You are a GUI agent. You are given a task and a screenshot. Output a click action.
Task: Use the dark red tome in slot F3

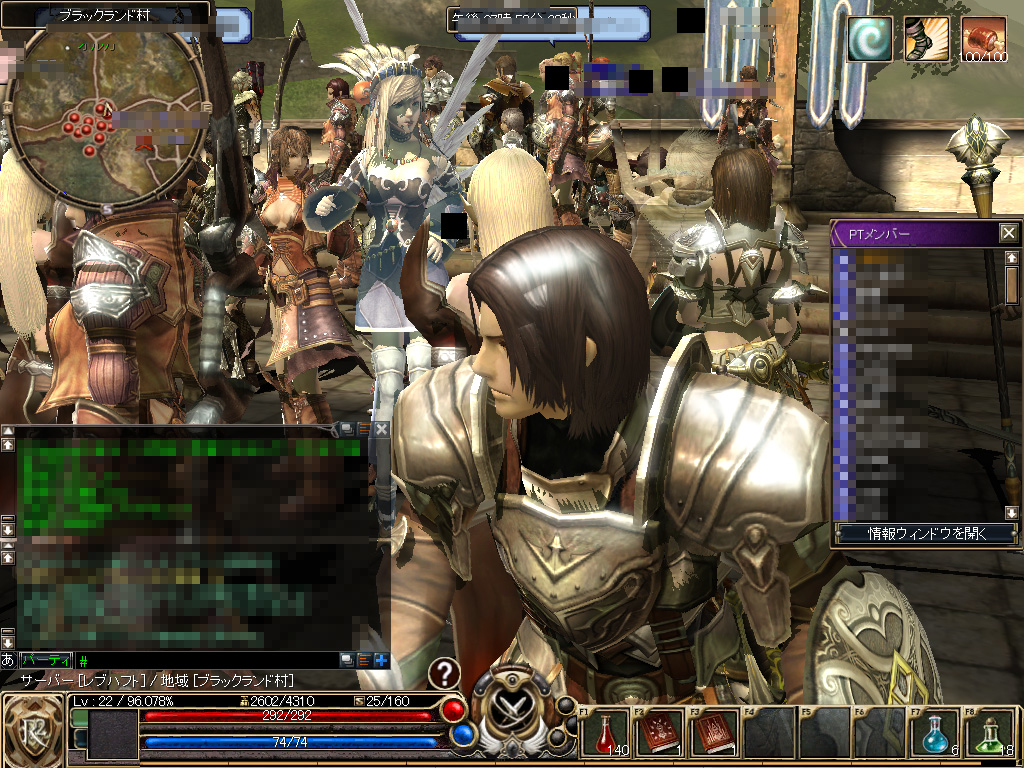point(714,733)
